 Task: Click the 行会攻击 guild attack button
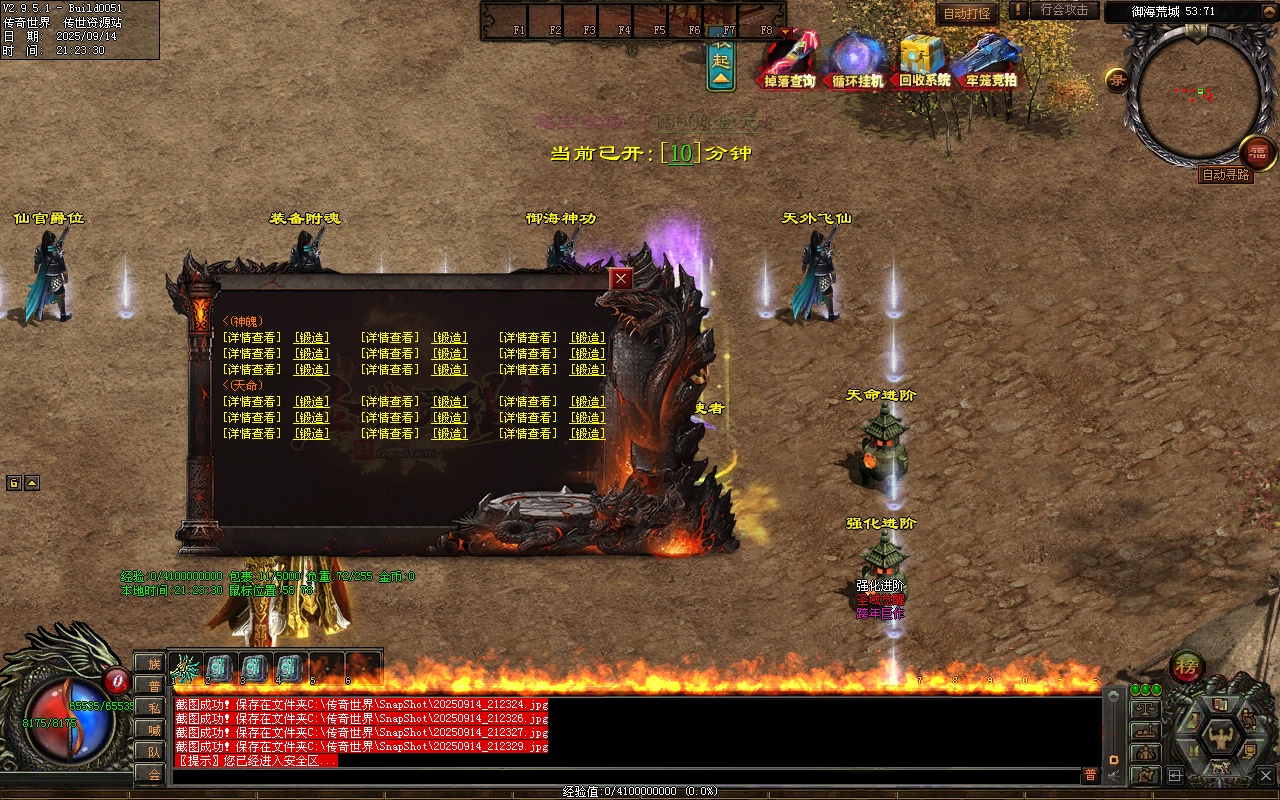1064,10
